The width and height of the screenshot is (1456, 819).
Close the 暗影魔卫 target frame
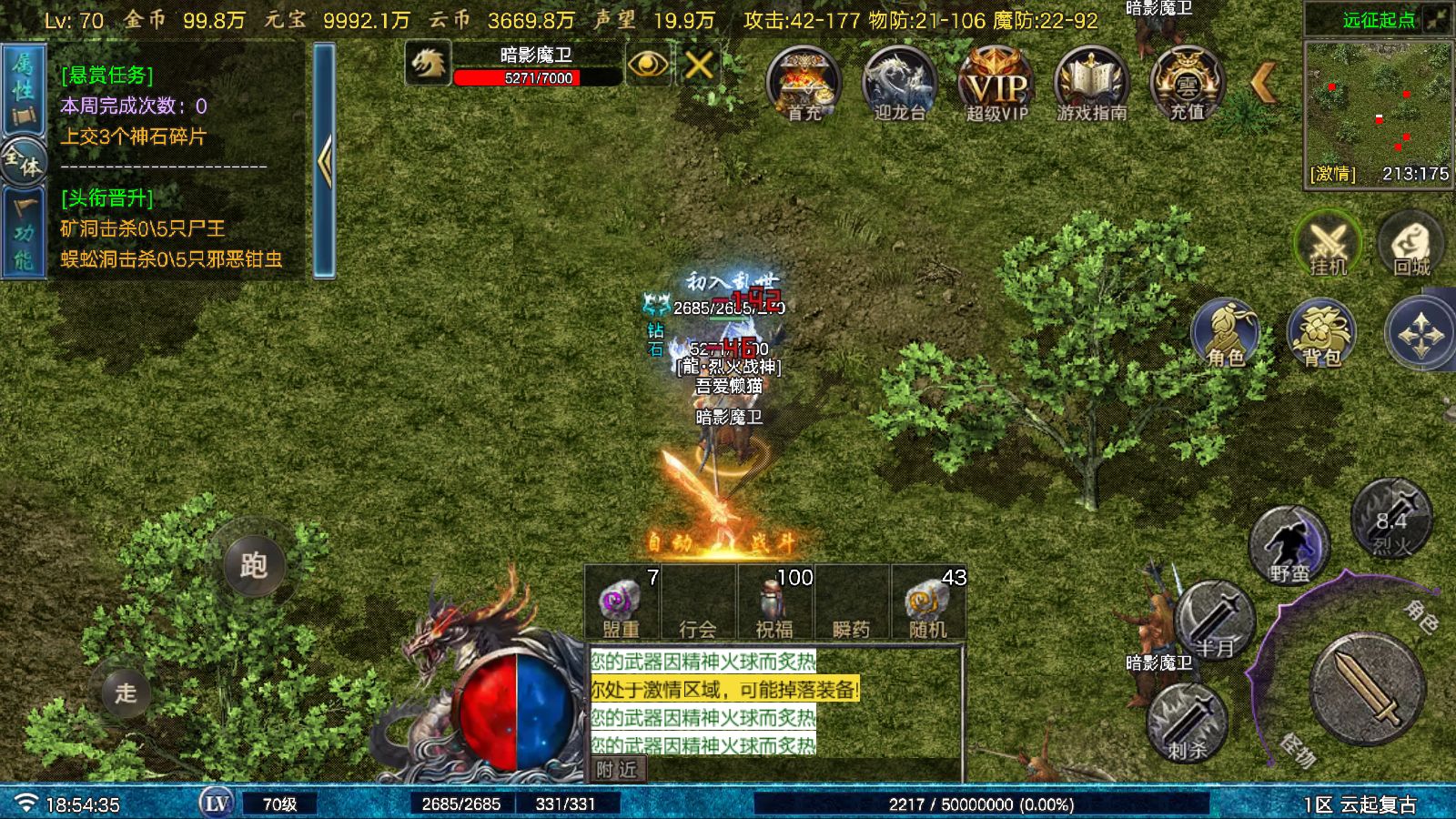(699, 65)
